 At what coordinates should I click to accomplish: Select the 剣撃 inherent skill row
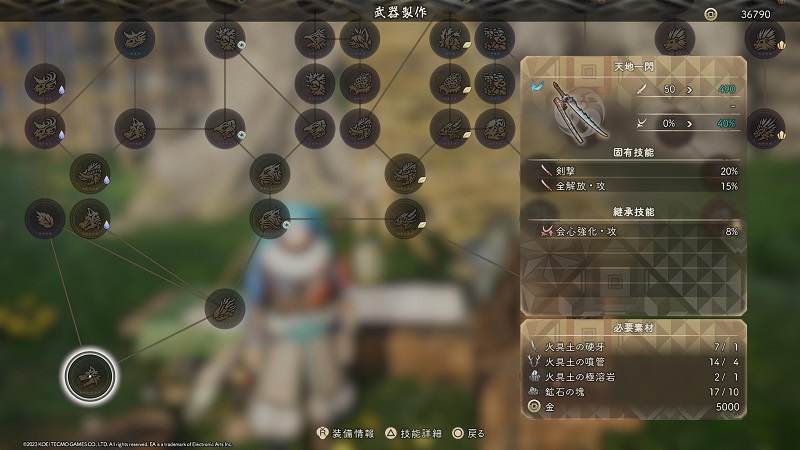(633, 171)
